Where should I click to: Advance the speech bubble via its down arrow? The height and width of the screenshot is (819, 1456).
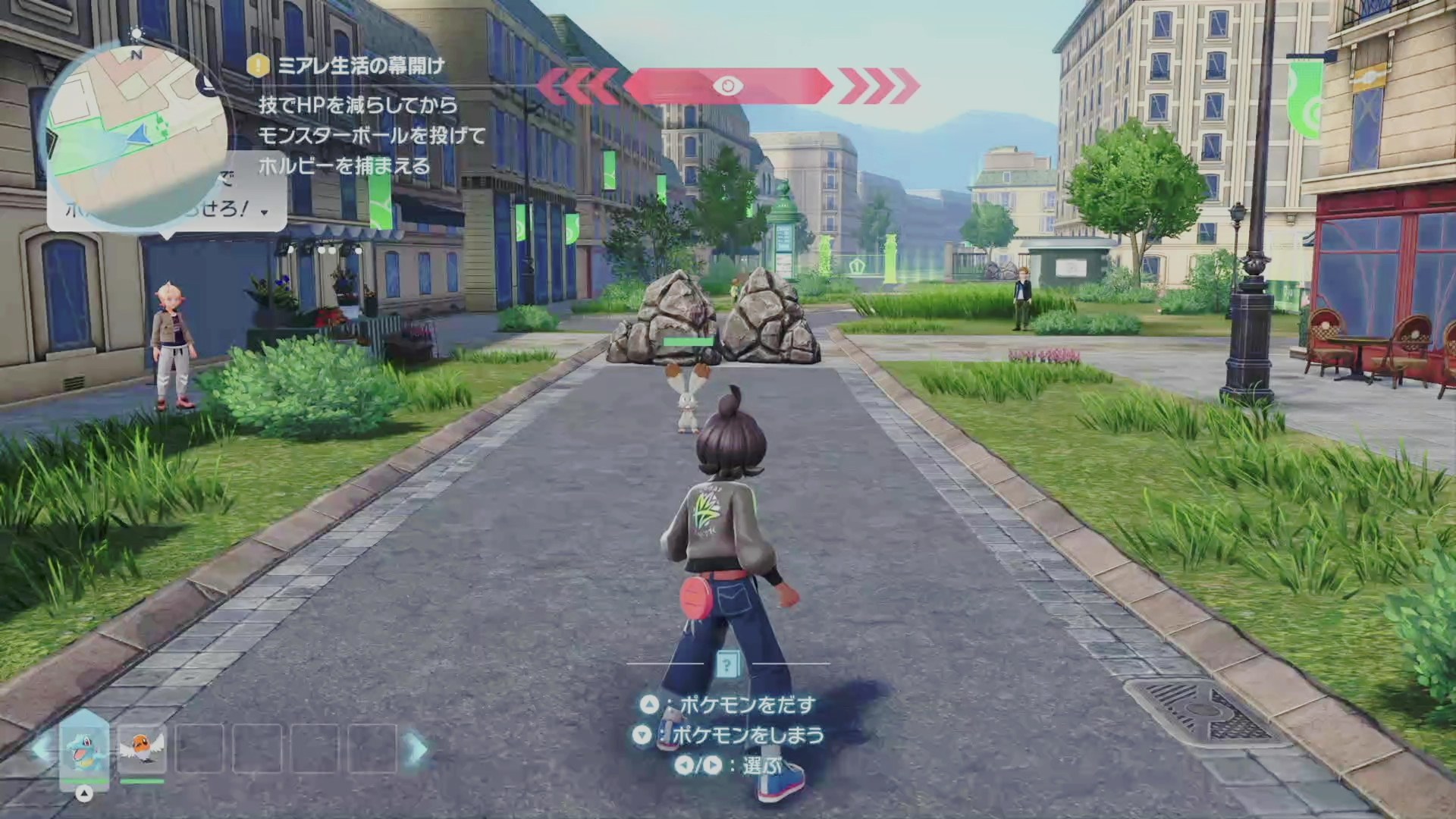pos(264,212)
